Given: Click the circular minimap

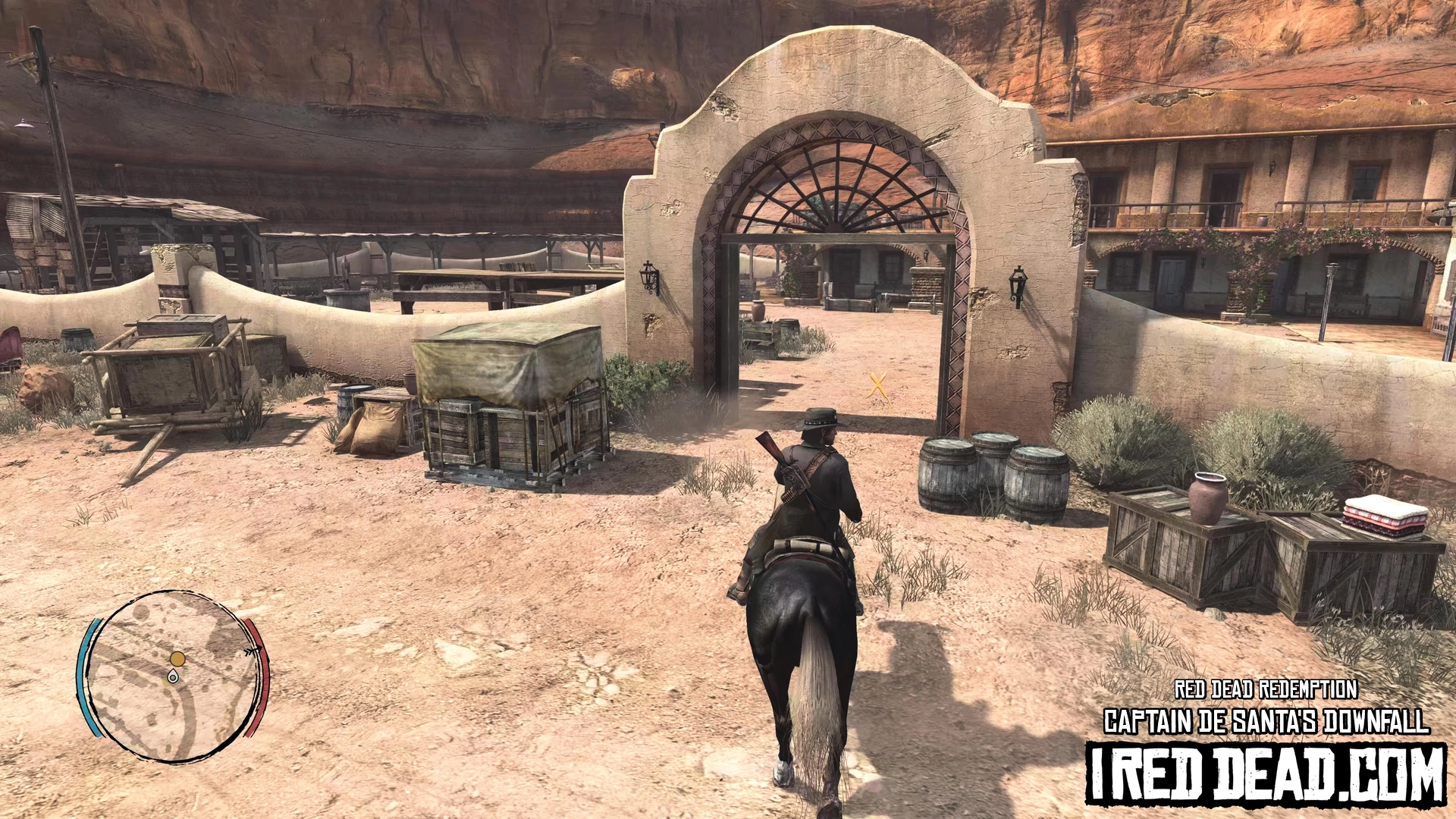Looking at the screenshot, I should tap(173, 675).
